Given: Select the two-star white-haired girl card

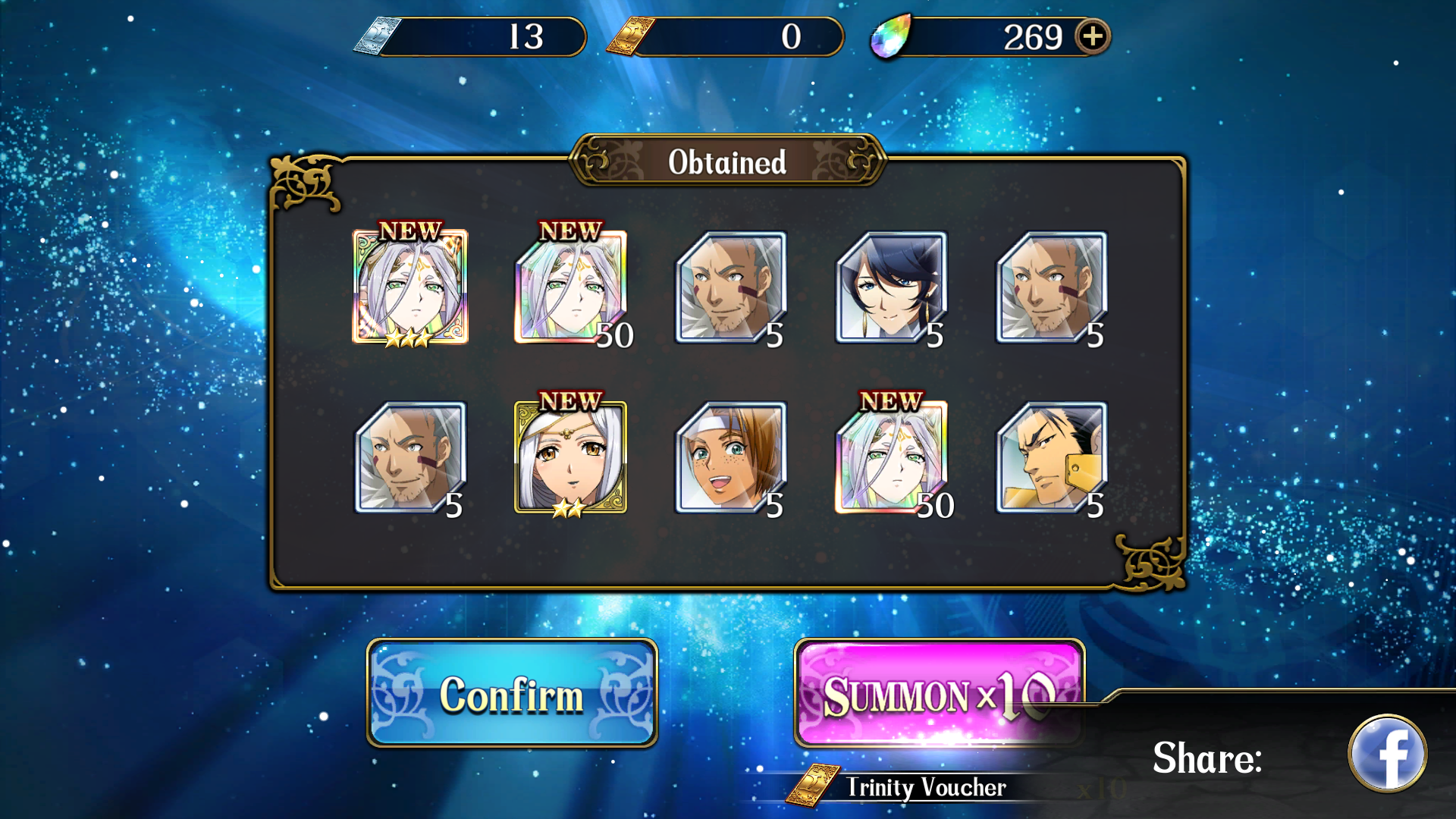Looking at the screenshot, I should 570,457.
